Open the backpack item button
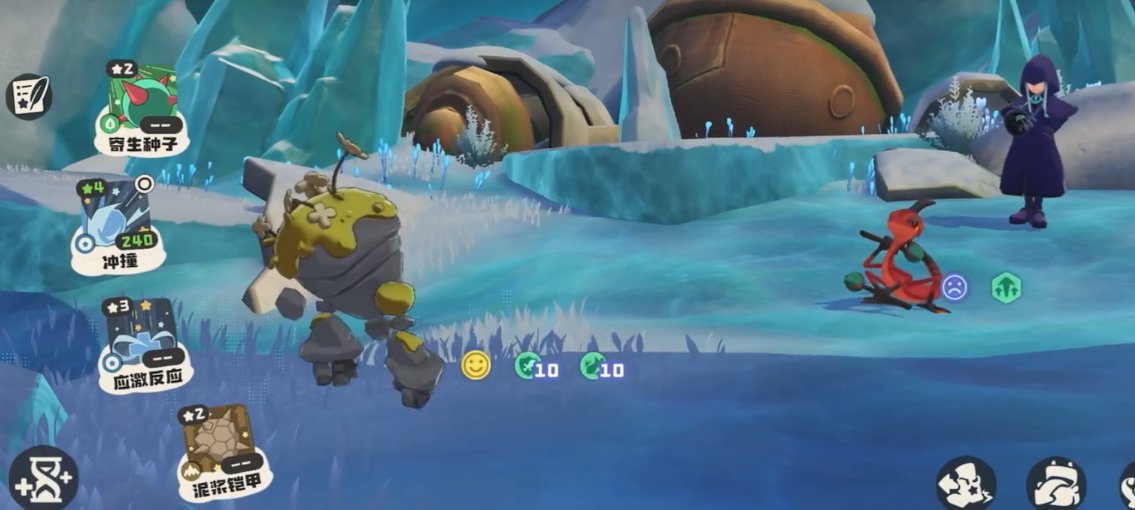Screen dimensions: 1135x510 click(x=1055, y=486)
